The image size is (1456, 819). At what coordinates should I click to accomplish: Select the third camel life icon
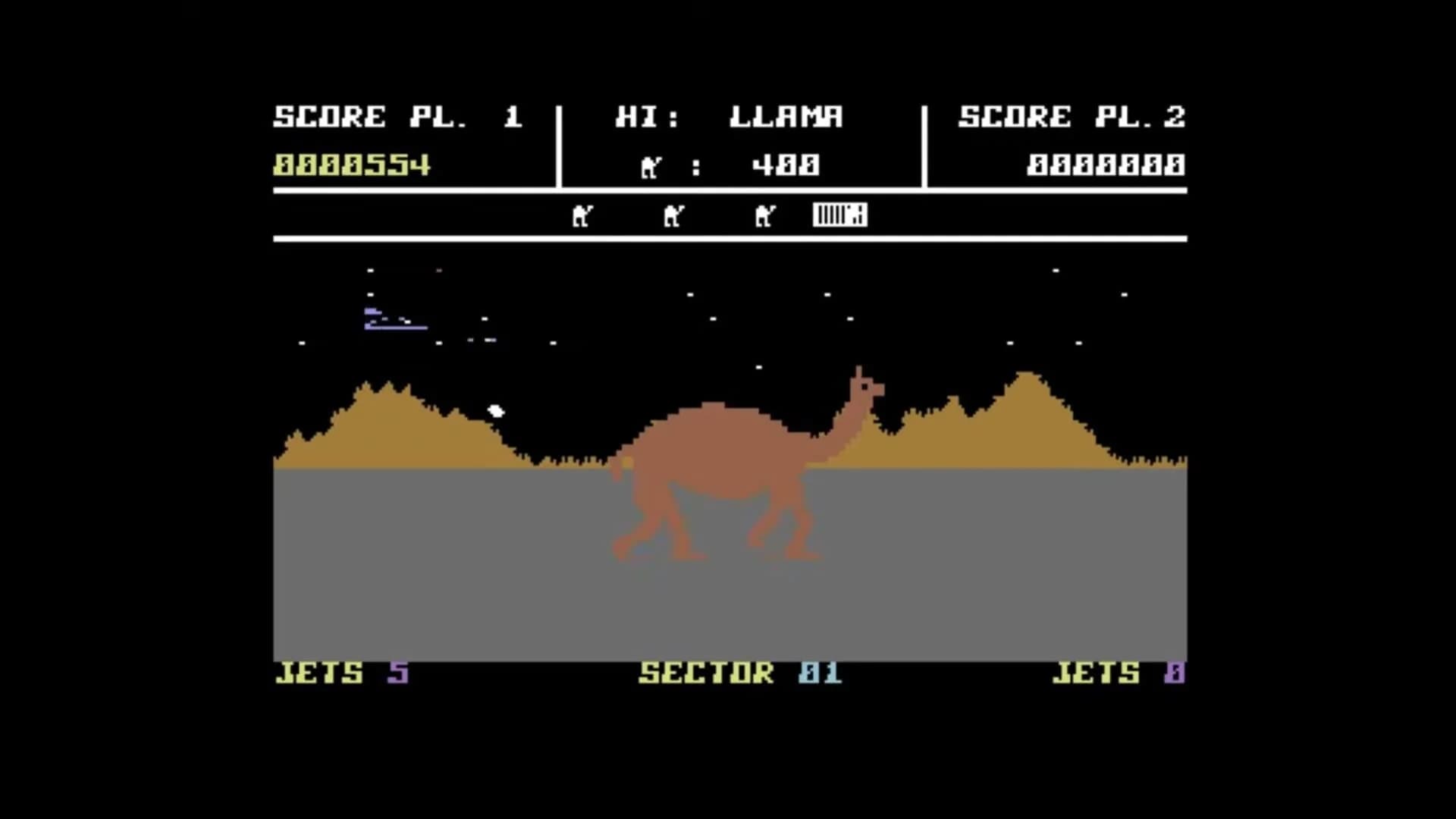coord(766,215)
